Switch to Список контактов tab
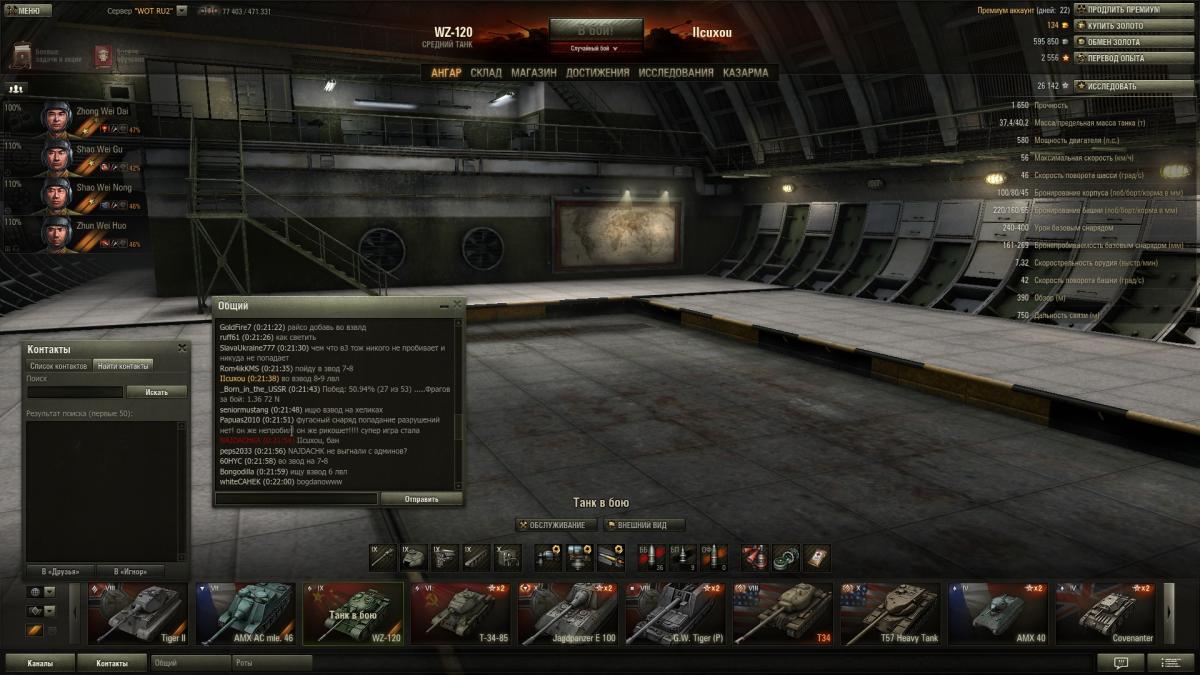The height and width of the screenshot is (675, 1200). pos(58,366)
